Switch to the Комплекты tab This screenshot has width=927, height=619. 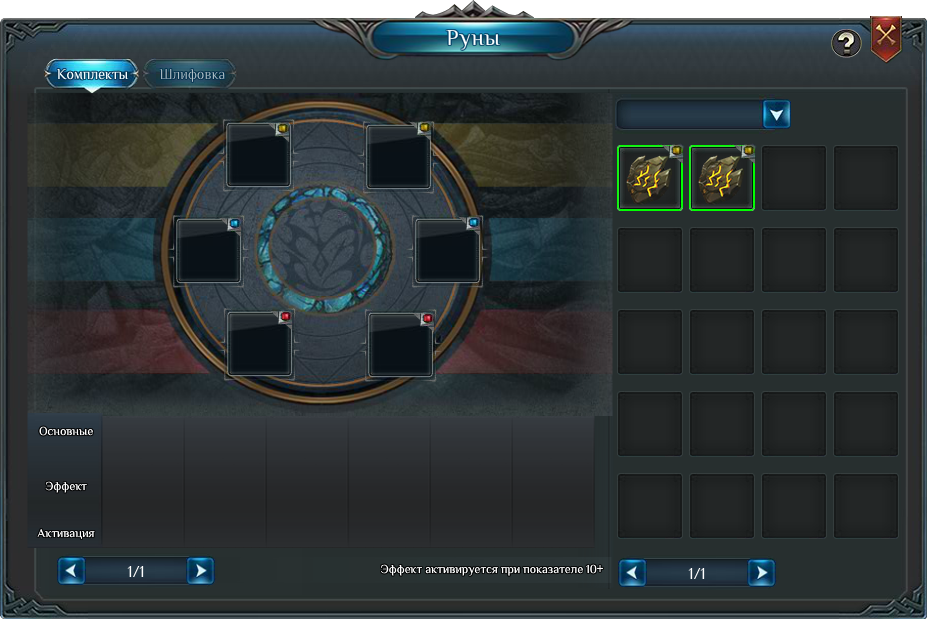pyautogui.click(x=92, y=75)
